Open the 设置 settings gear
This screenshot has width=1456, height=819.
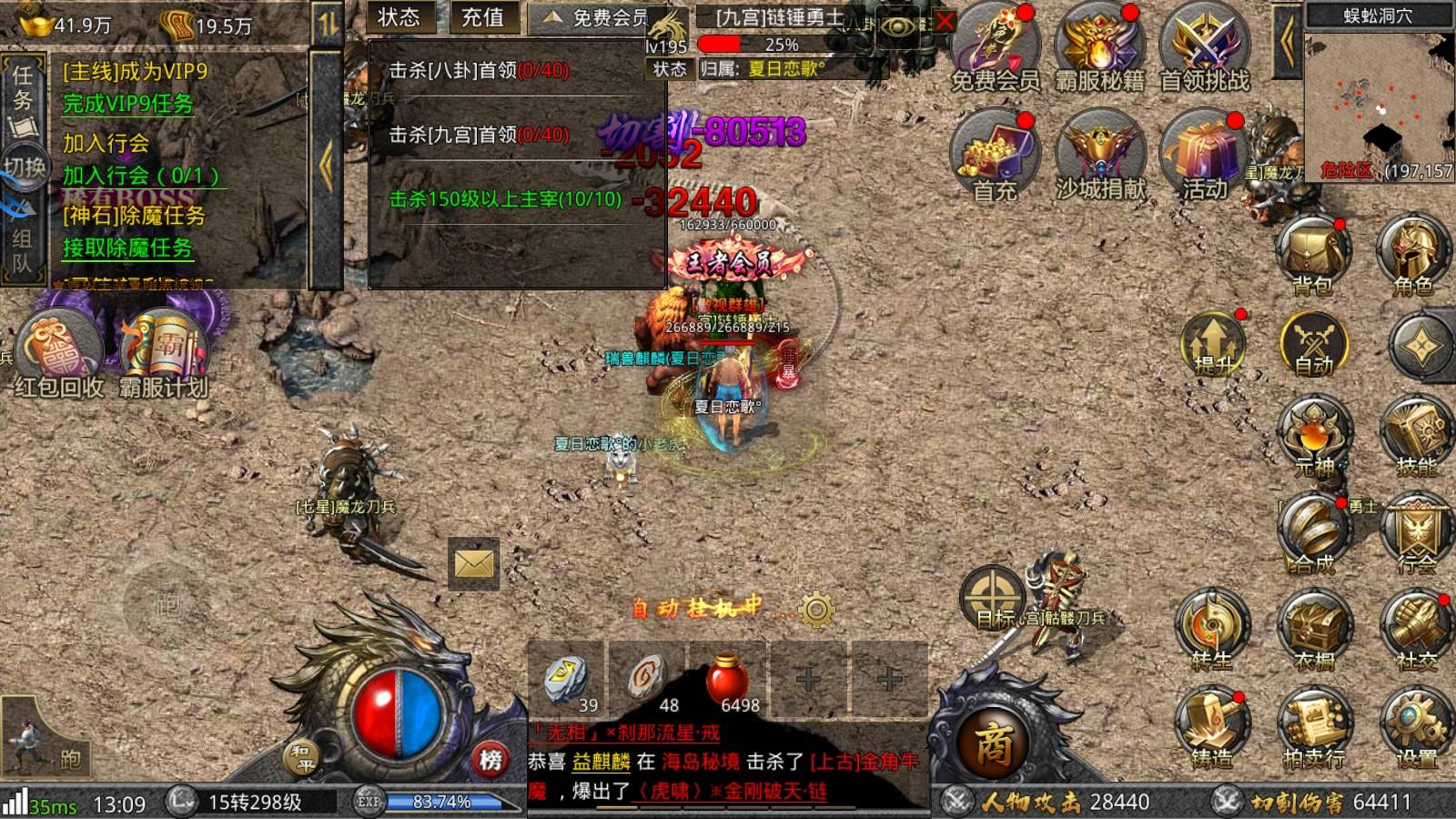point(1415,730)
